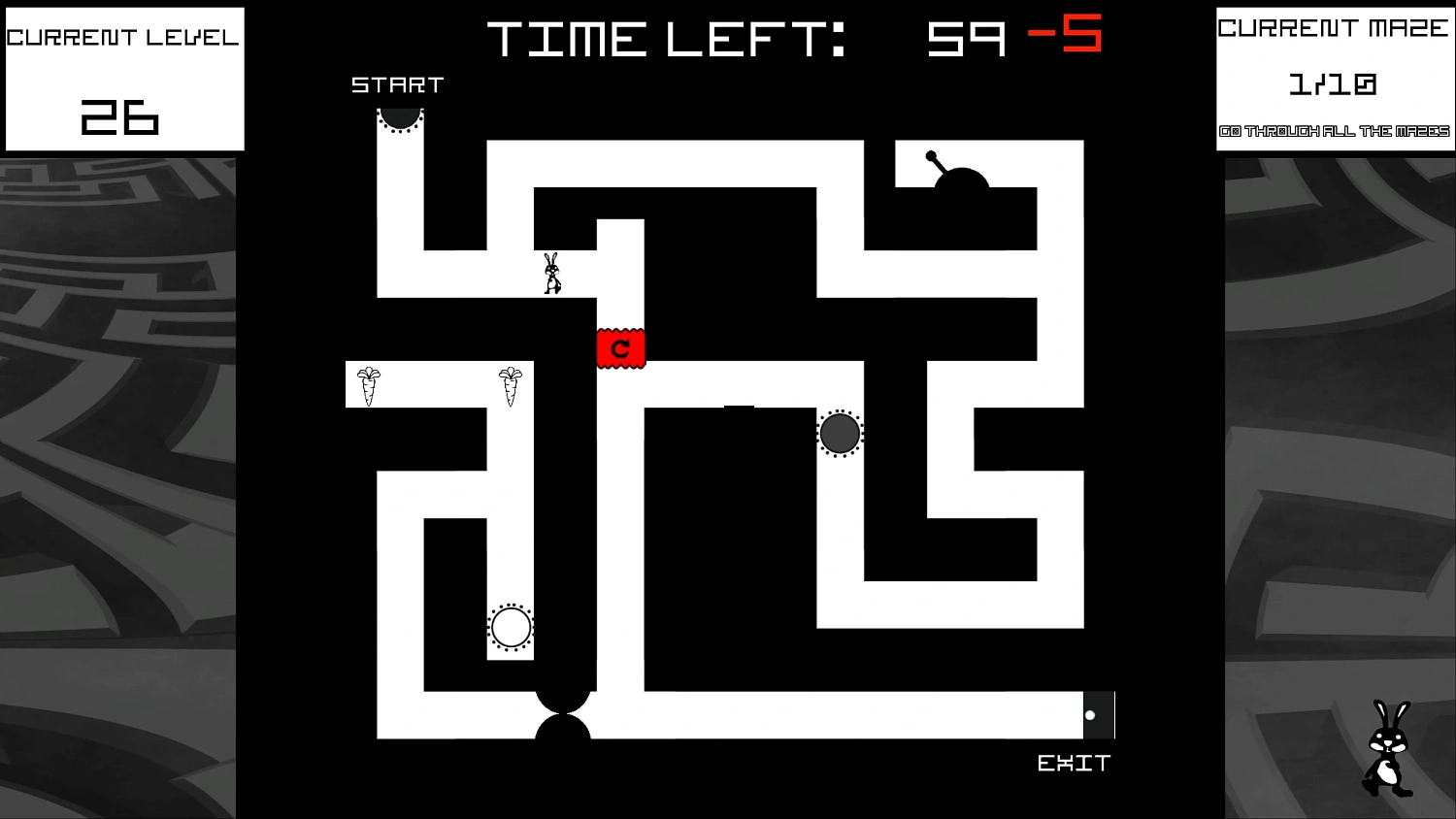Click the small white exit marker square
The image size is (1456, 819).
click(x=1090, y=714)
